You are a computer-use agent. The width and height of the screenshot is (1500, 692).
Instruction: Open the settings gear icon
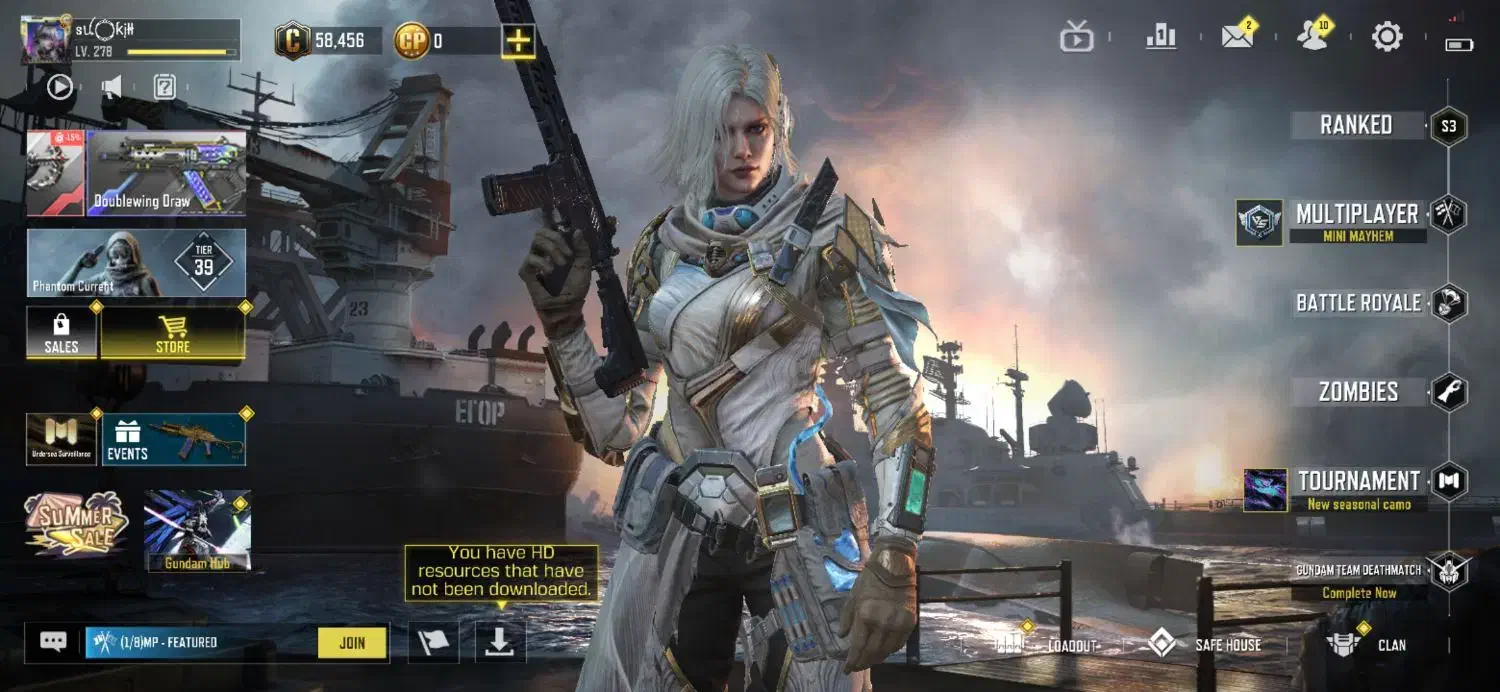pyautogui.click(x=1387, y=38)
